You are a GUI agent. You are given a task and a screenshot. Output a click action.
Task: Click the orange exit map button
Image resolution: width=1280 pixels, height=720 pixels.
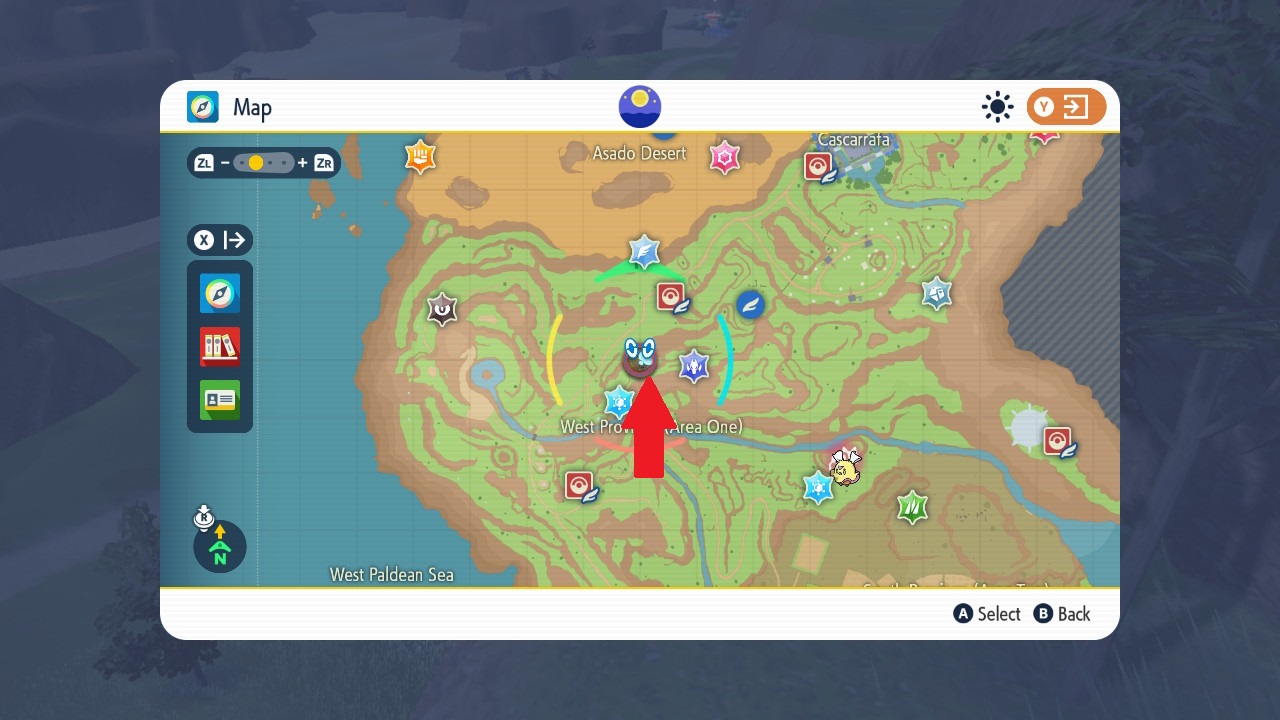[x=1066, y=107]
